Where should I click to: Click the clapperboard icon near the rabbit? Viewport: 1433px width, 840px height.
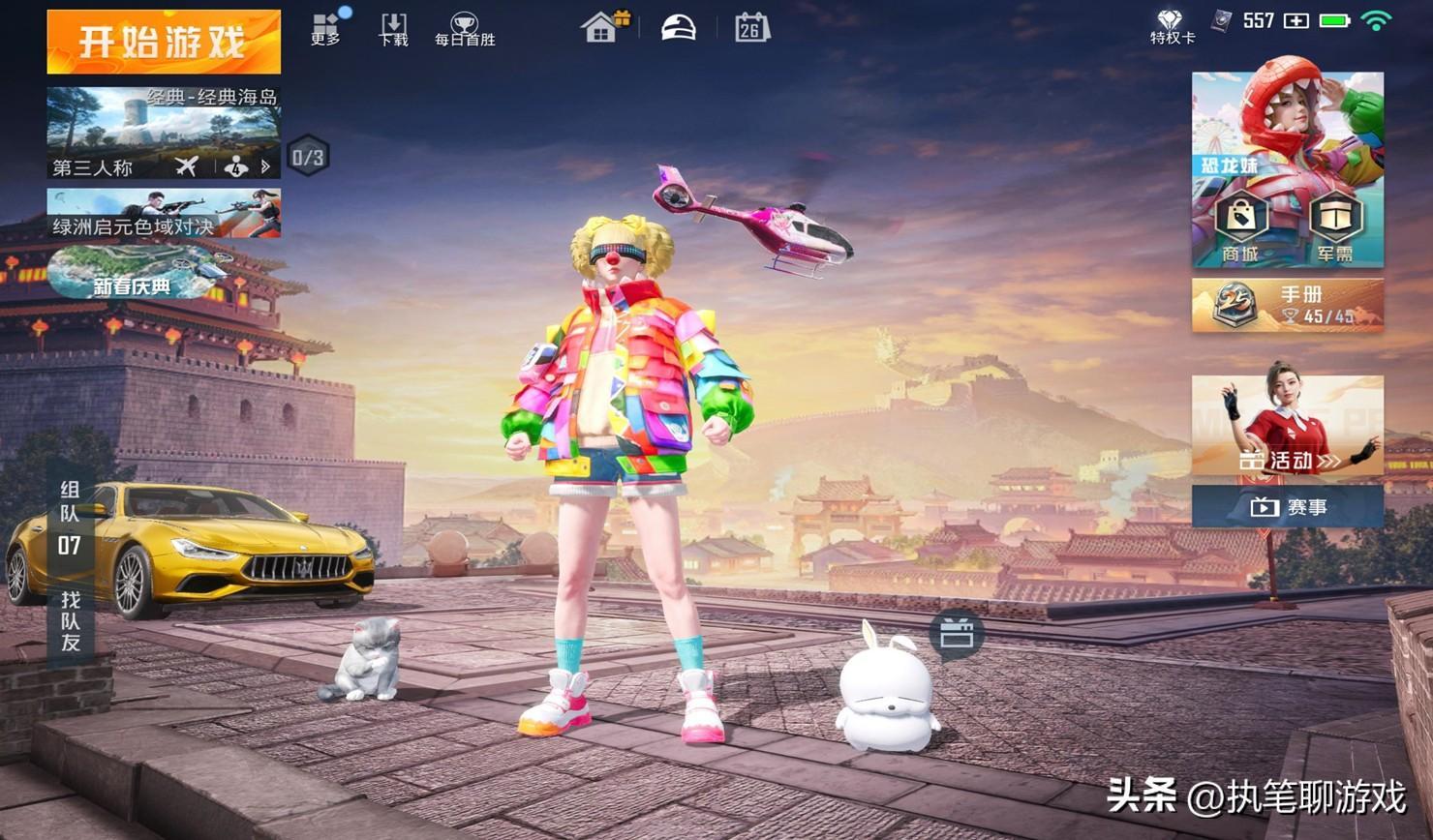click(956, 634)
